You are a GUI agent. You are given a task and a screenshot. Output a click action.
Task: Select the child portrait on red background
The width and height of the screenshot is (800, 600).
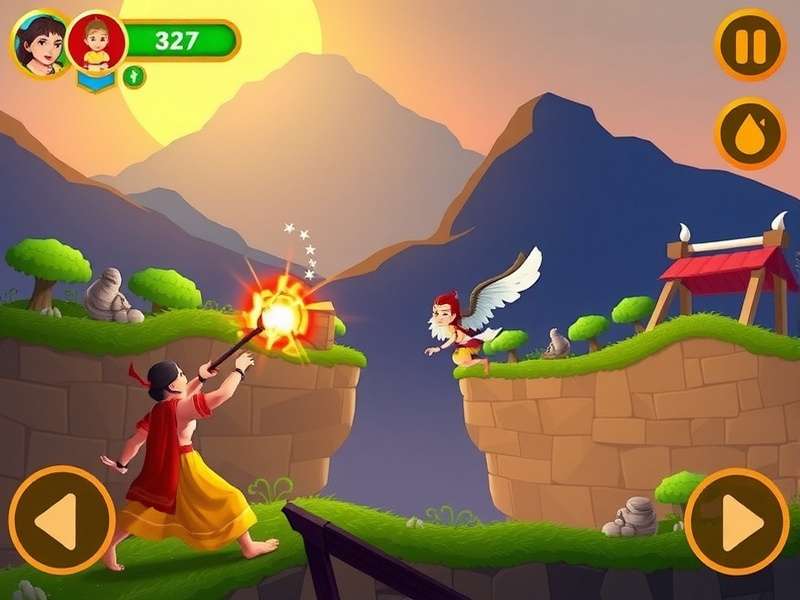97,42
